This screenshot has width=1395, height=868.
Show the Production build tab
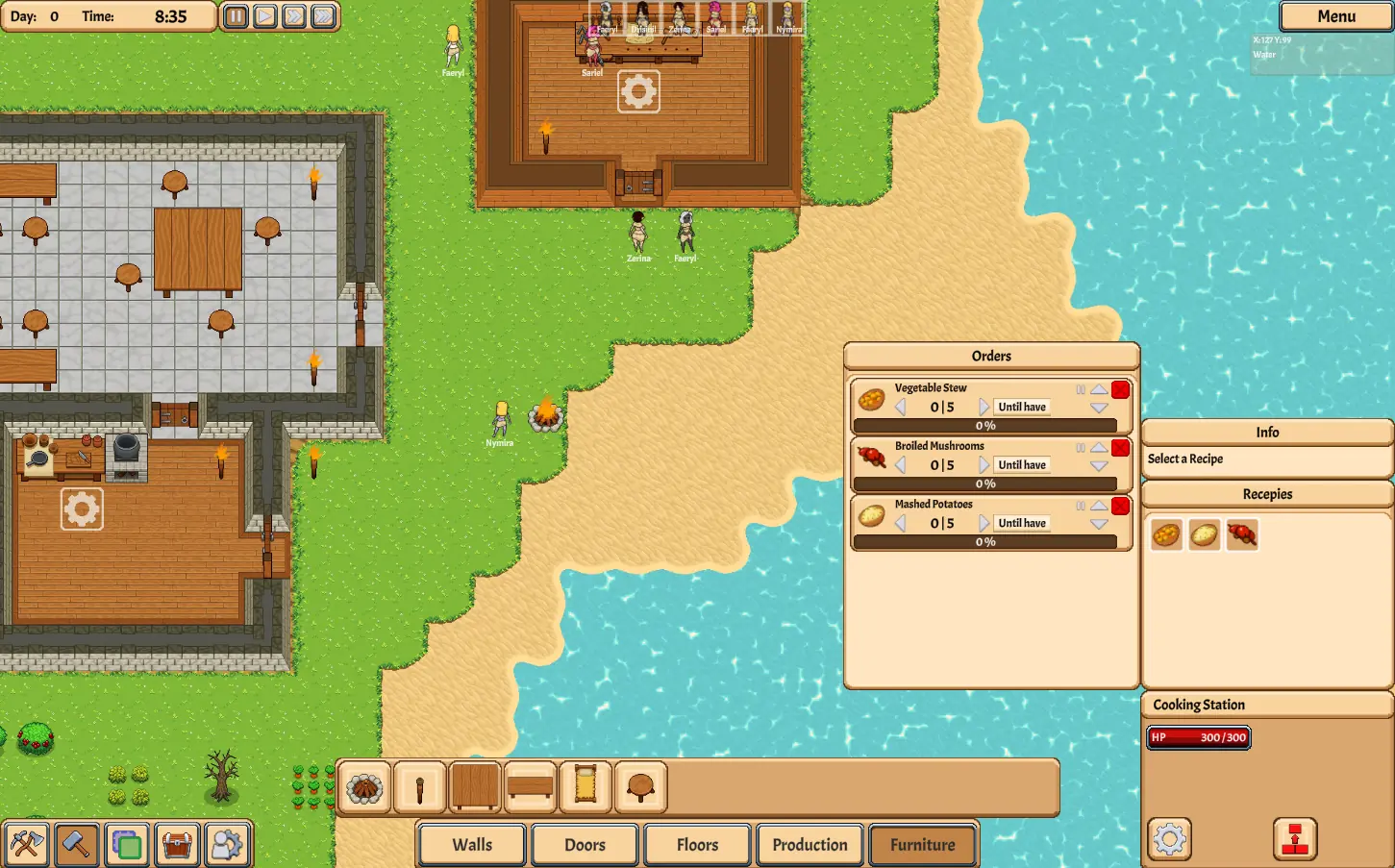pos(810,845)
